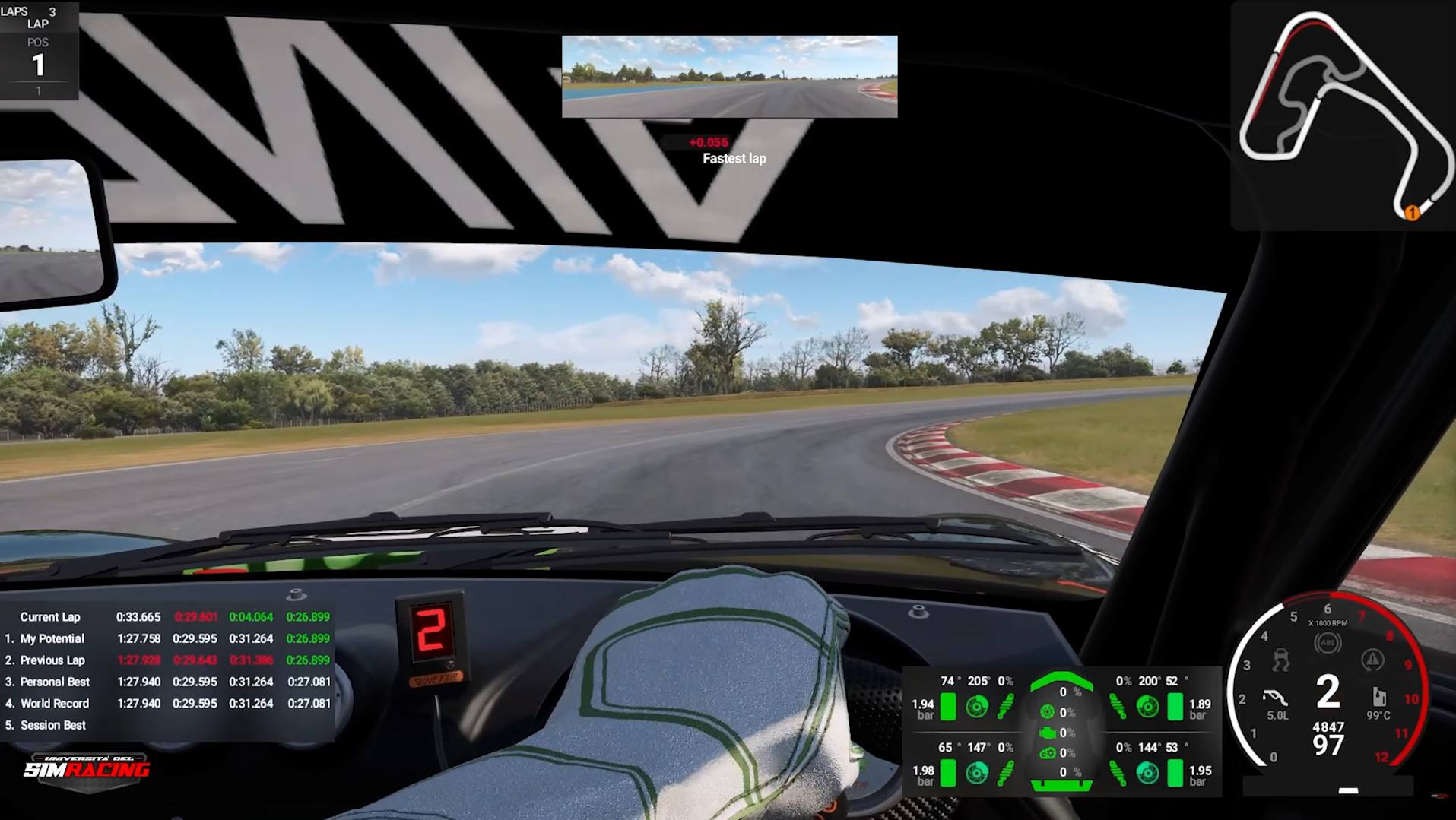Click the gearbox icon in the telemetry panel
Viewport: 1456px width, 820px height.
pos(1048,753)
